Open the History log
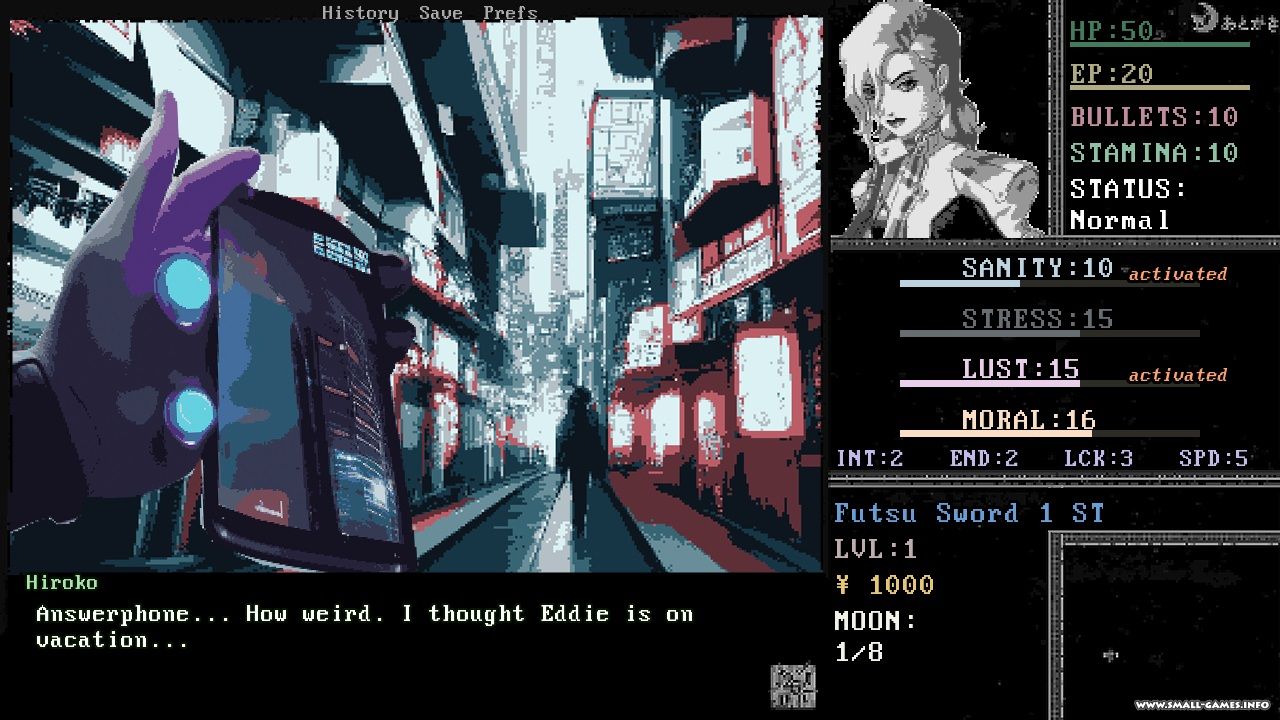 point(360,13)
